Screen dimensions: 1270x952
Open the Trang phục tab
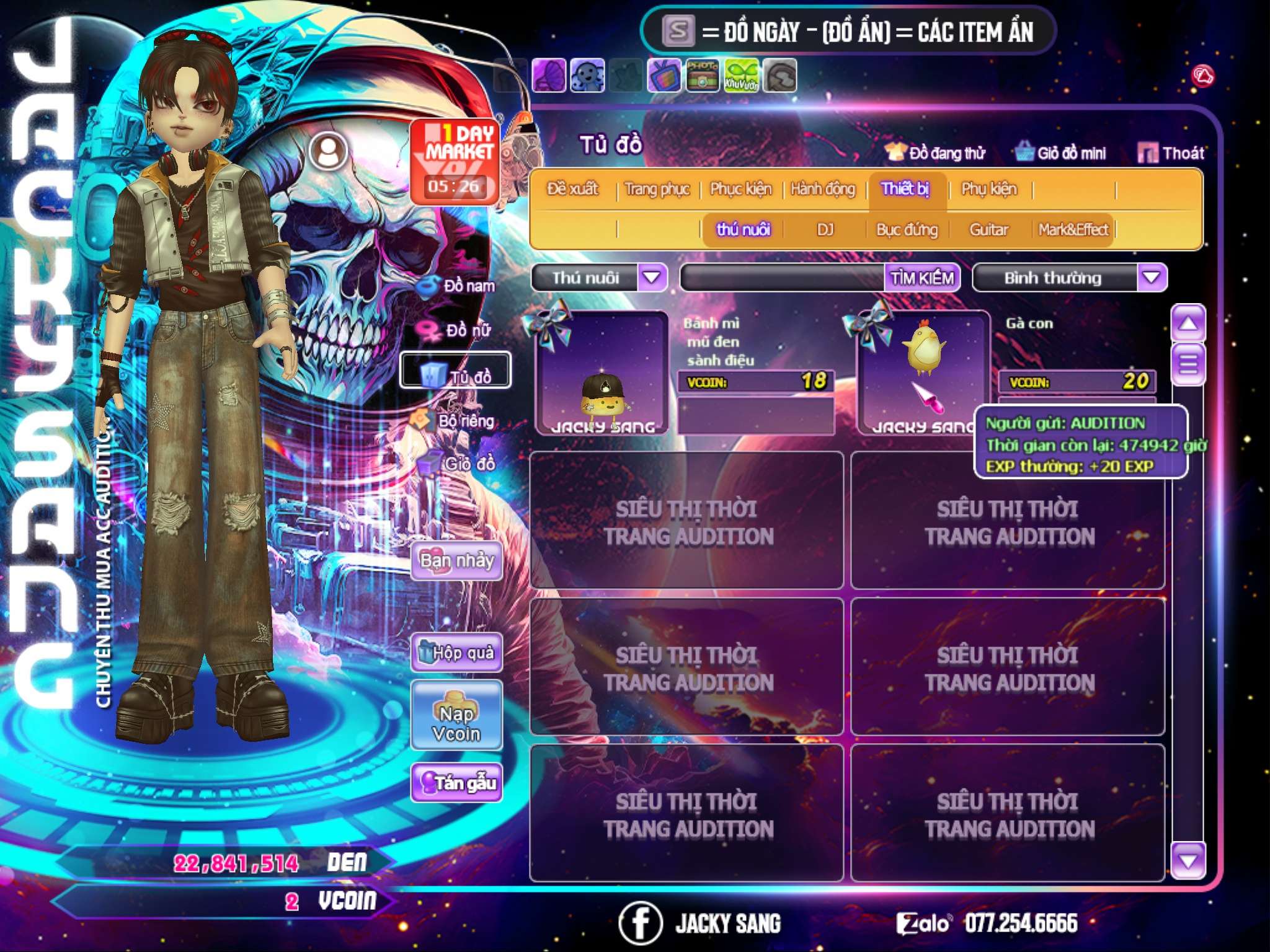tap(657, 188)
